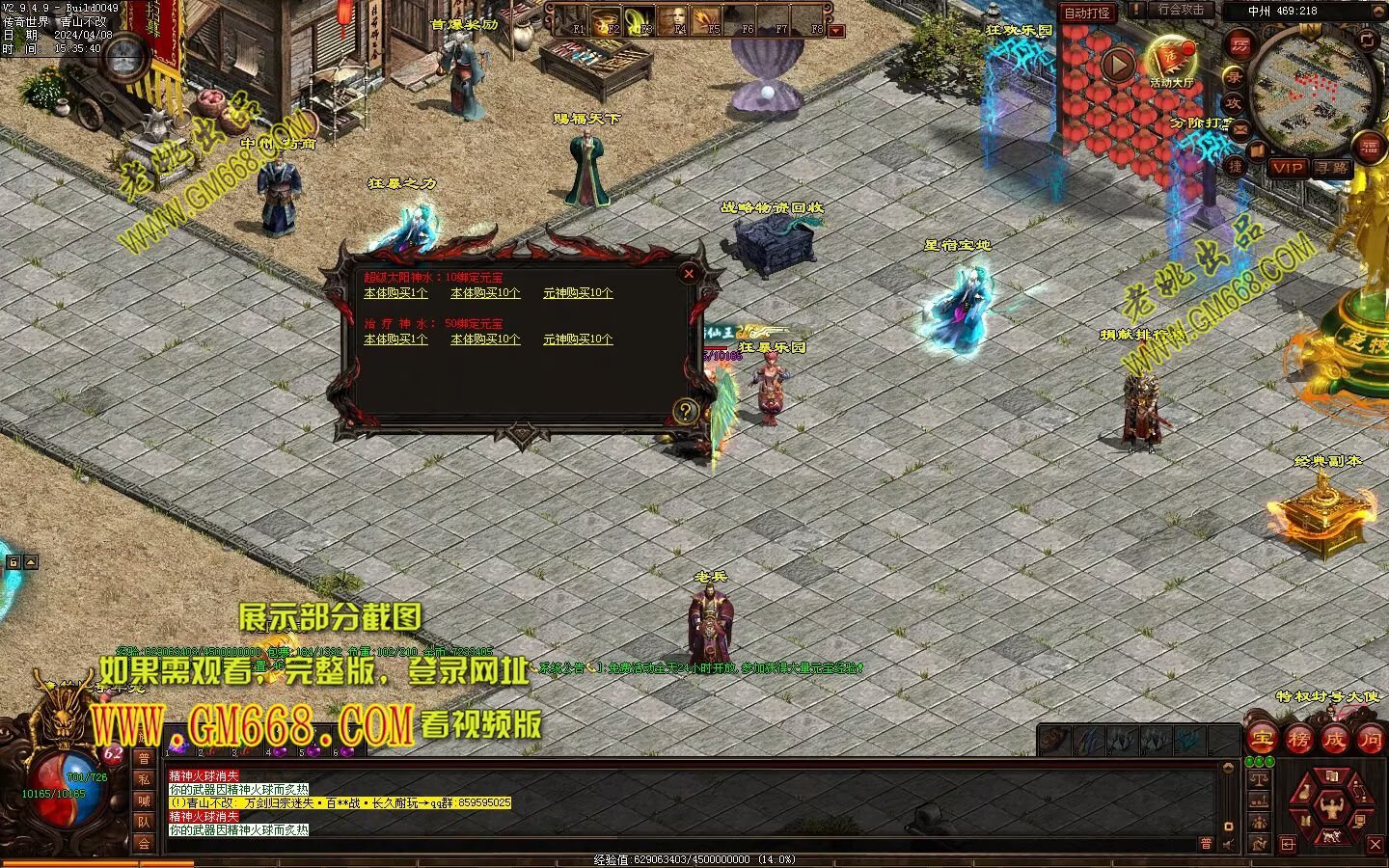Close the potion shop dialog
1389x868 pixels.
[689, 274]
